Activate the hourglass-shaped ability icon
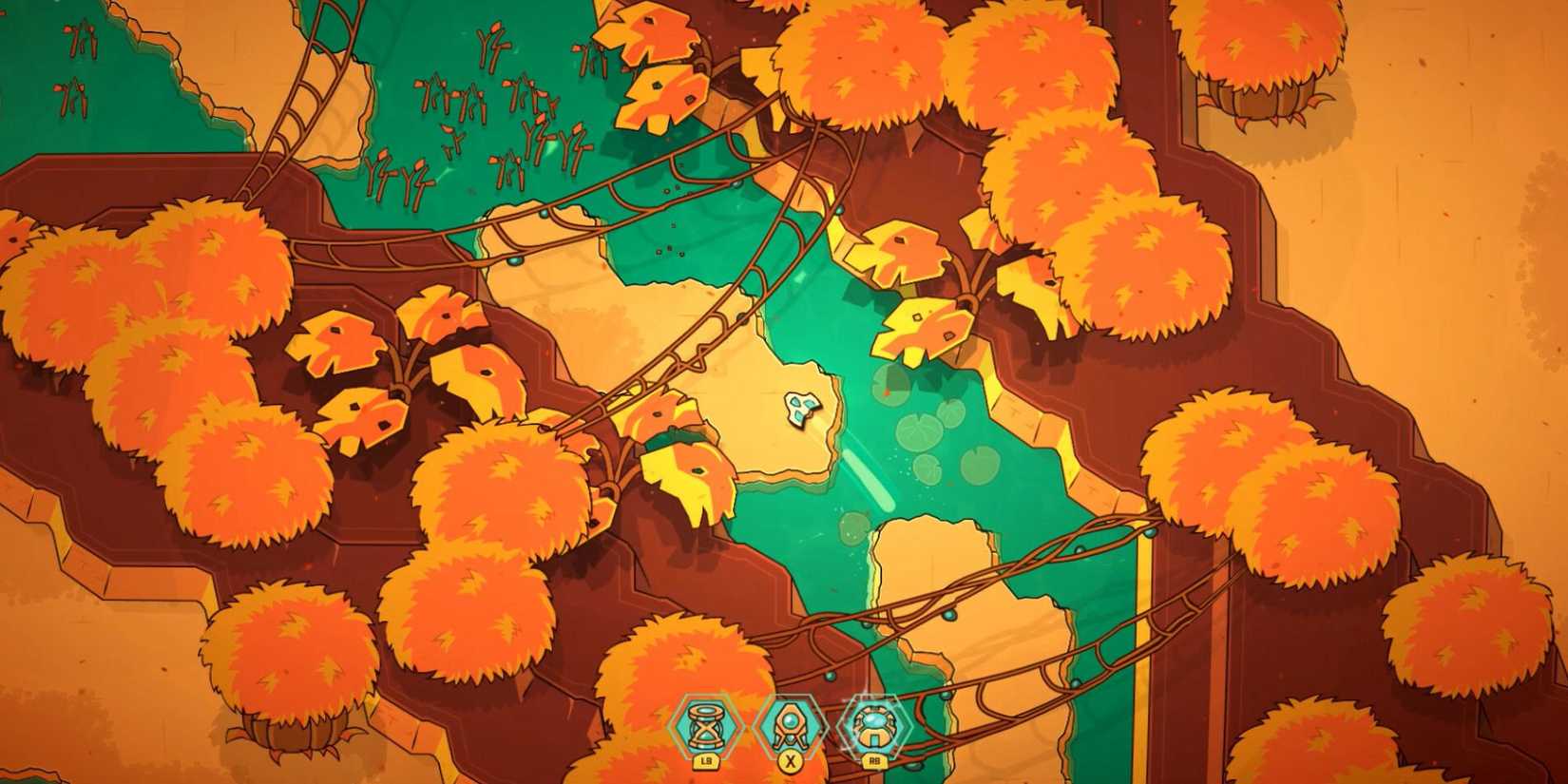 coord(707,727)
